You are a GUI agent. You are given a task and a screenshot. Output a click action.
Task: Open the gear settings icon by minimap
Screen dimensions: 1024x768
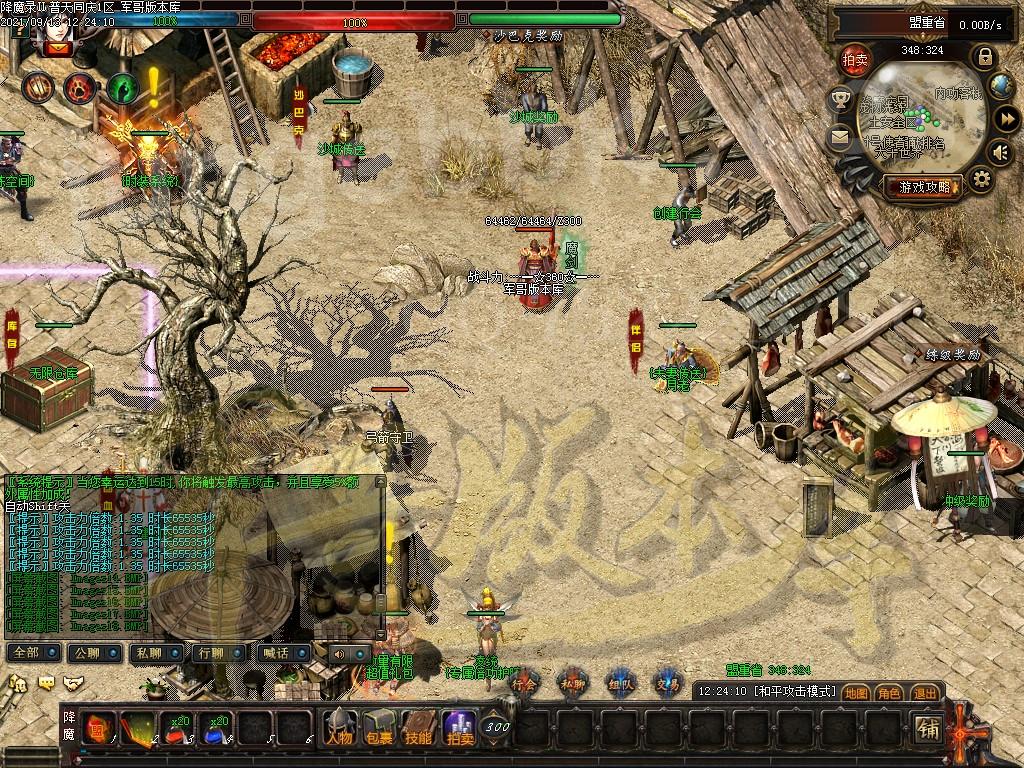[x=982, y=180]
